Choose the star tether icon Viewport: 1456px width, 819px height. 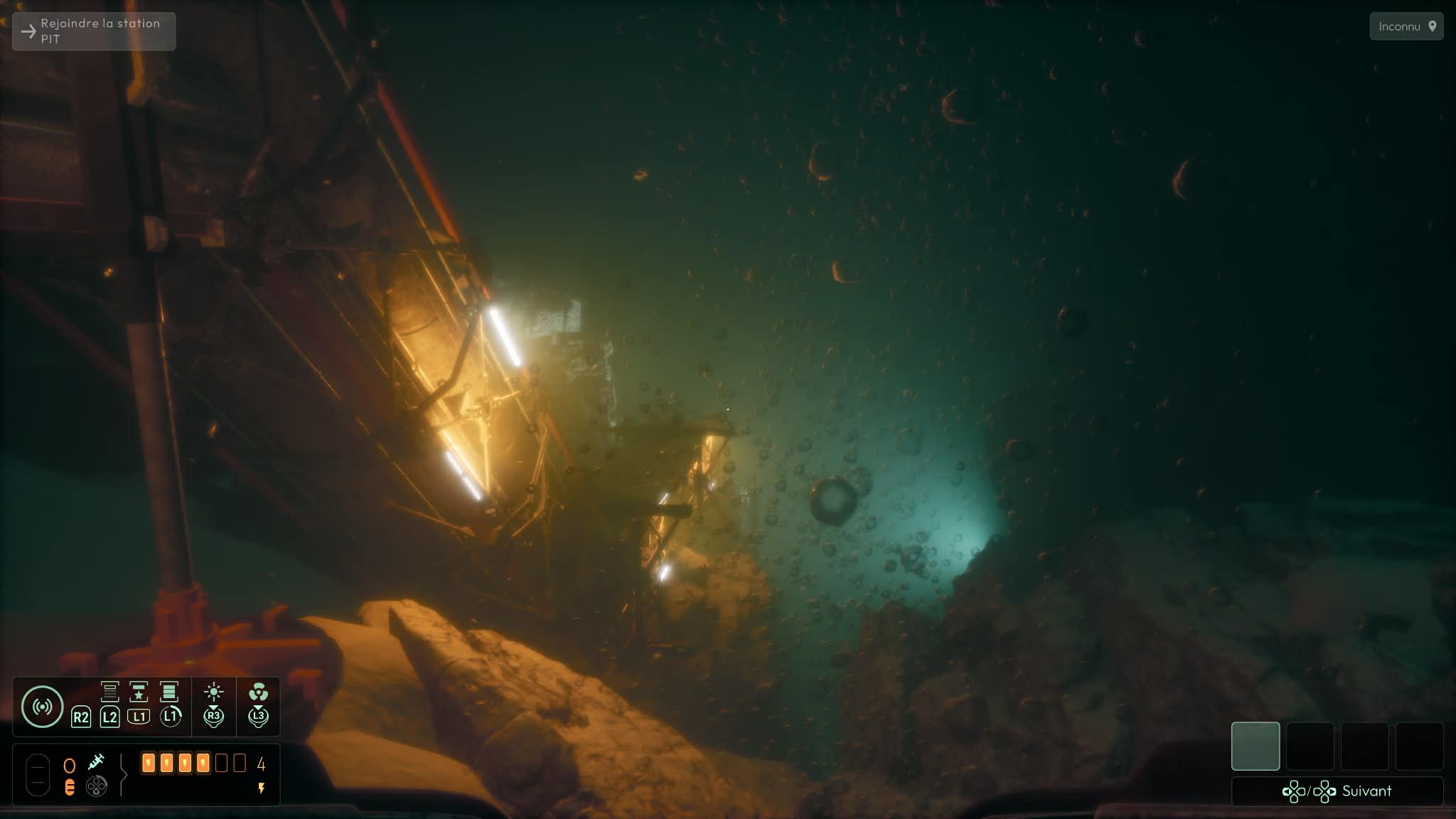click(x=139, y=691)
